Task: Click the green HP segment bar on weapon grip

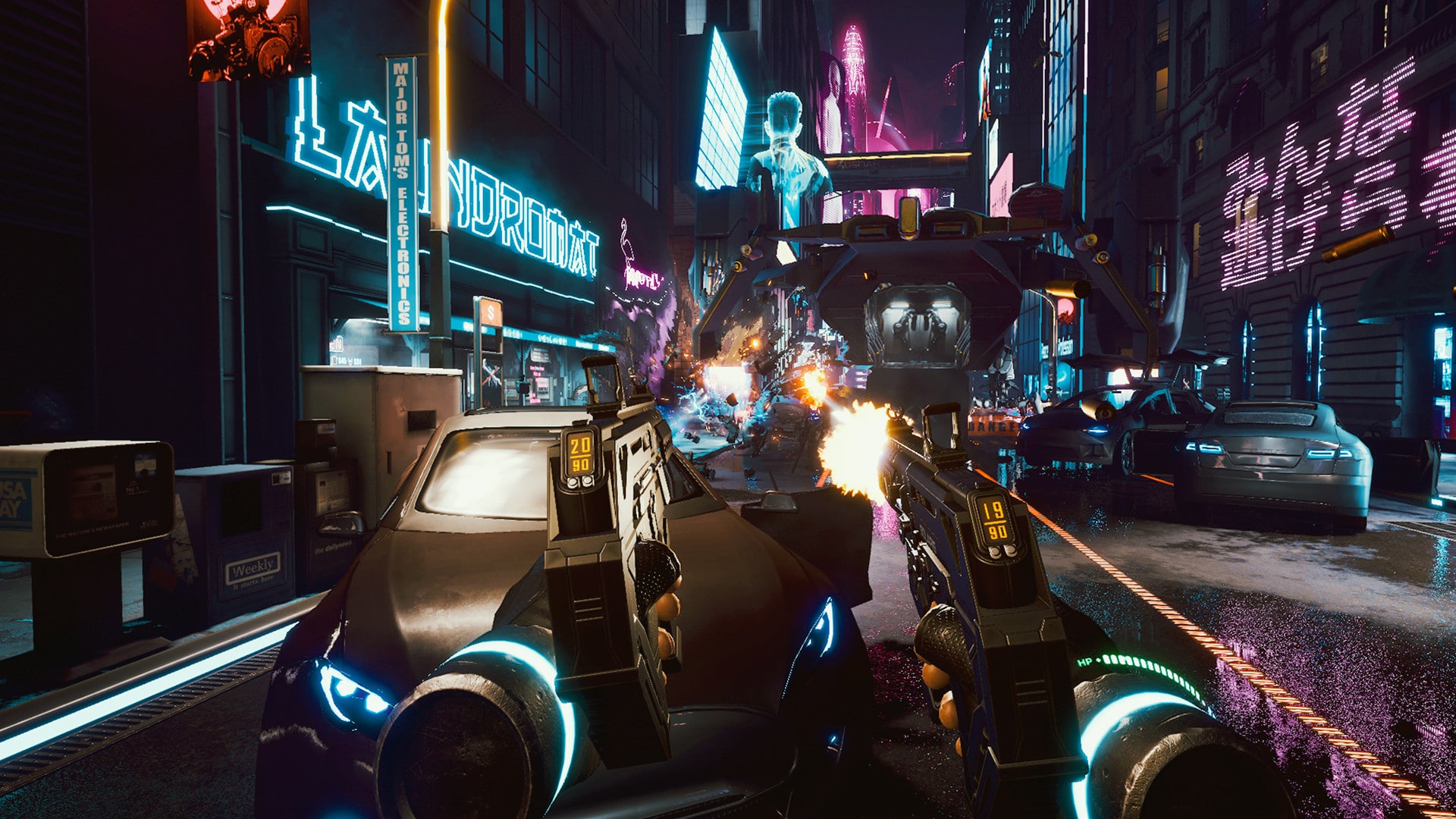Action: pos(1153,667)
